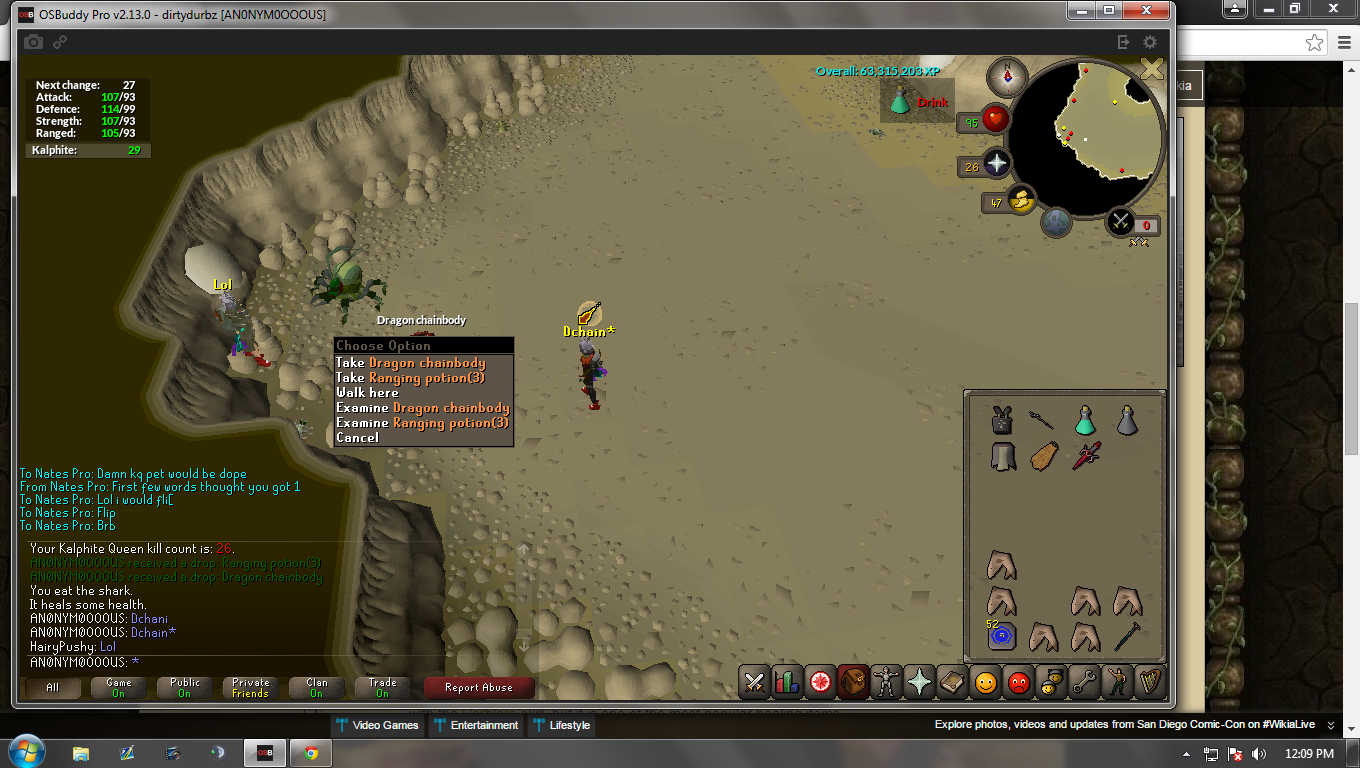Toggle quick prayers with the prayer orb
This screenshot has height=768, width=1360.
(996, 164)
